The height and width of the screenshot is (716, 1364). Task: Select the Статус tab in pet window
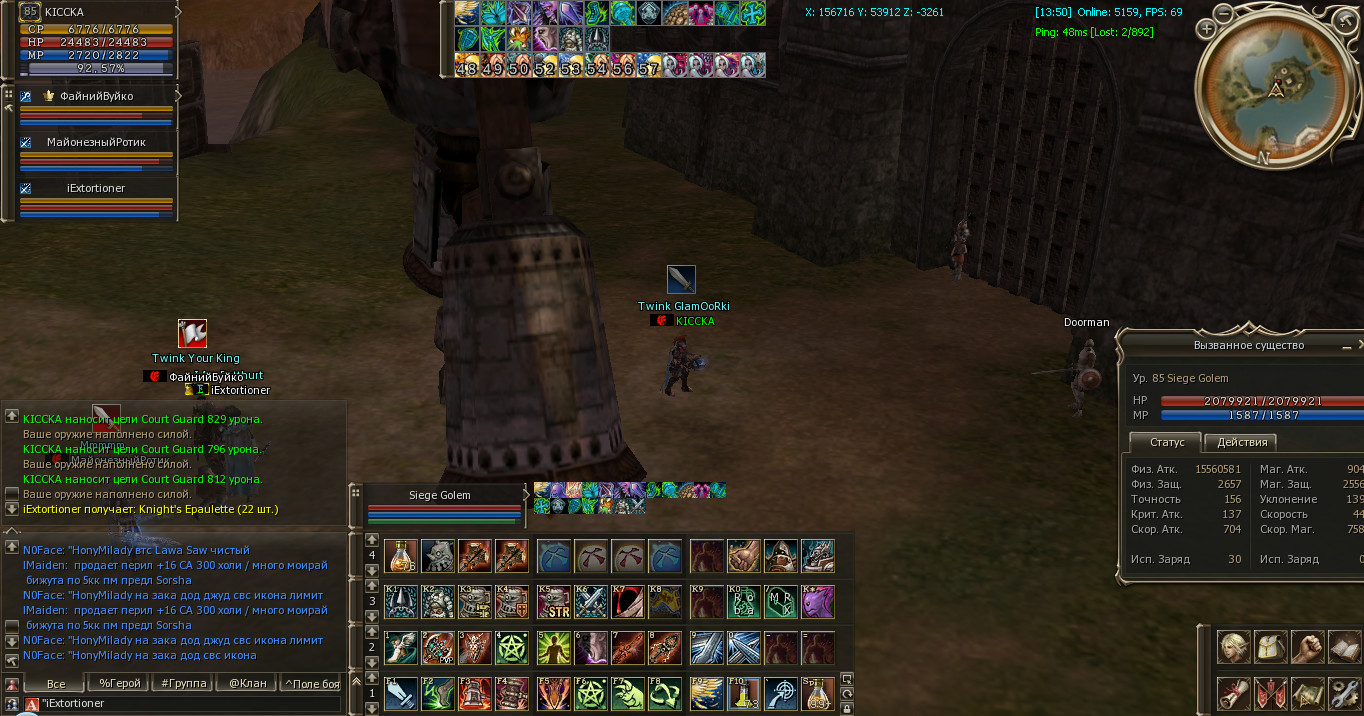[x=1166, y=442]
